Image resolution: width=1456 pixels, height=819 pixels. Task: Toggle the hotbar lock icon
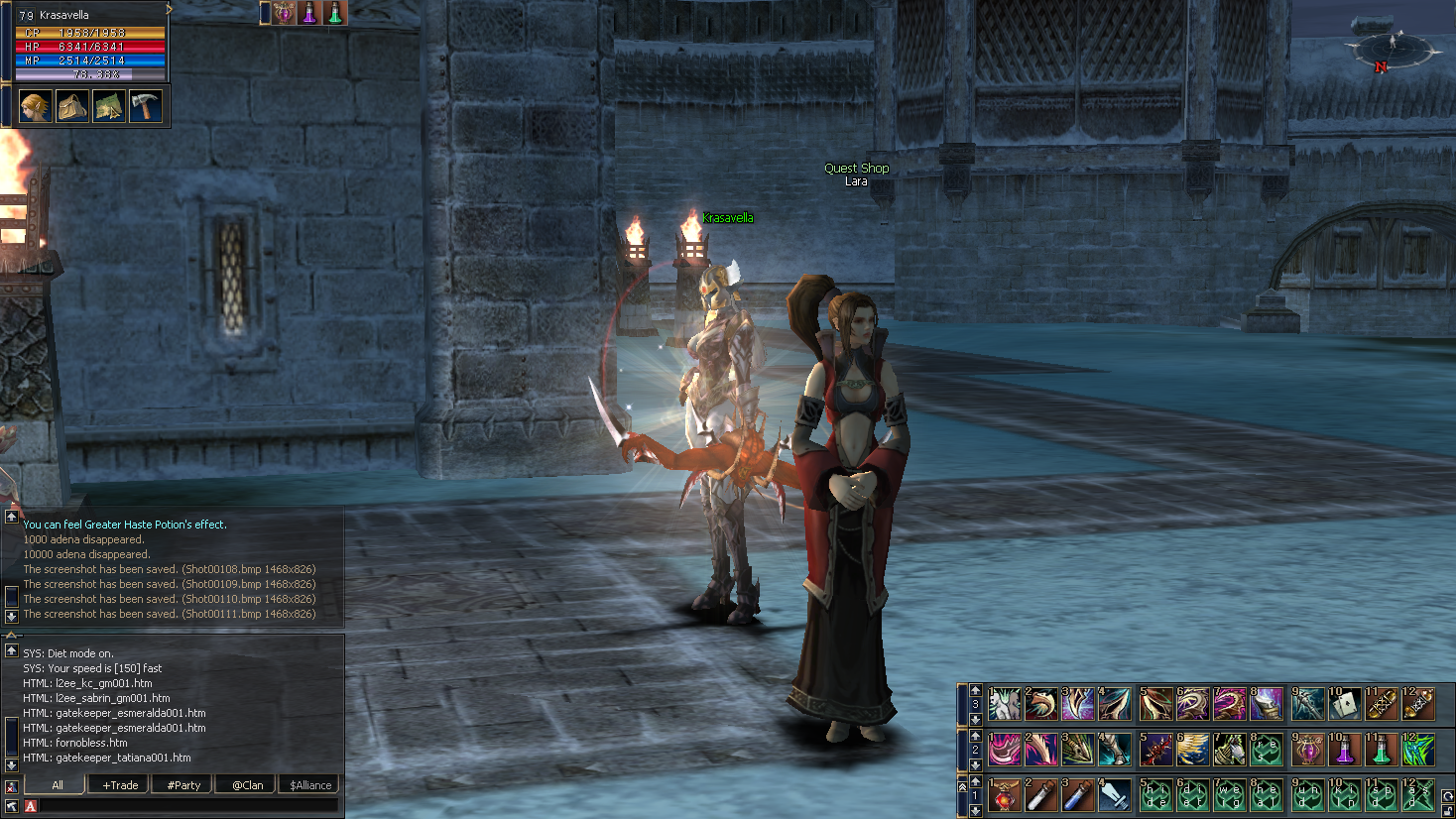(x=1447, y=811)
